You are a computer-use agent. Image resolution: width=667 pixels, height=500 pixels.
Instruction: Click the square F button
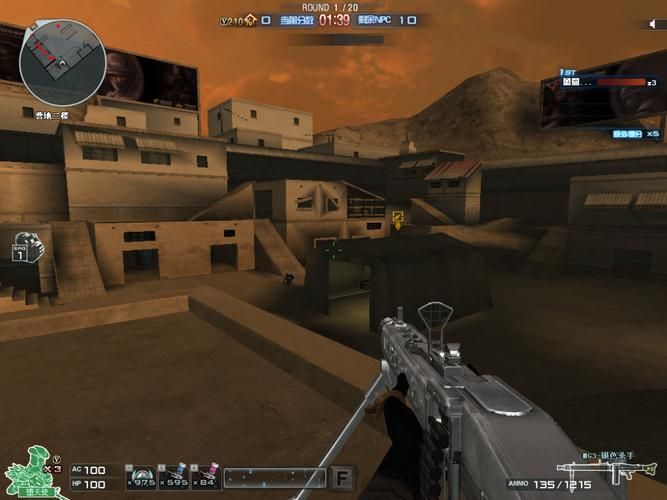[x=343, y=477]
